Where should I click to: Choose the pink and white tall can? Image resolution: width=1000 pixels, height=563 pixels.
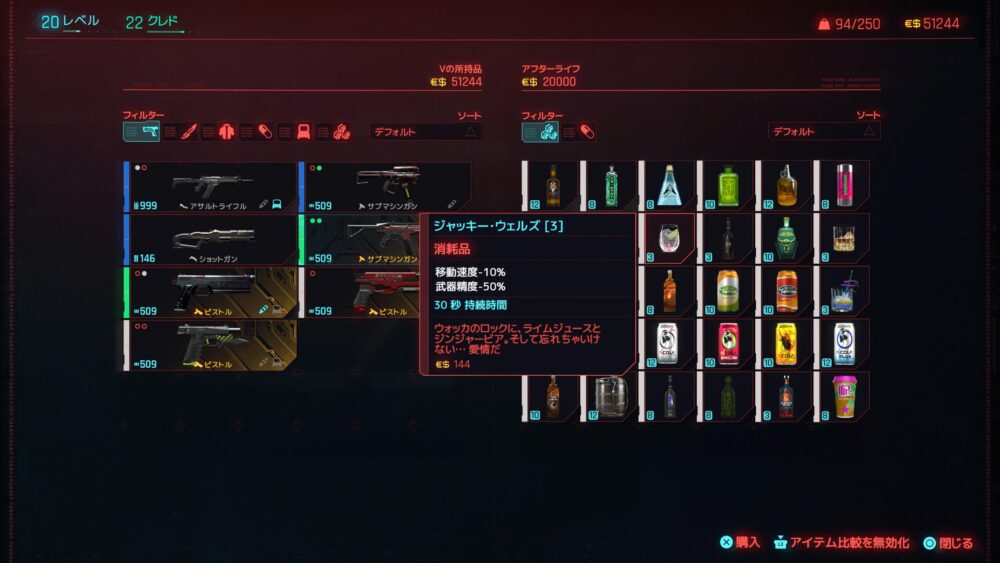(844, 186)
